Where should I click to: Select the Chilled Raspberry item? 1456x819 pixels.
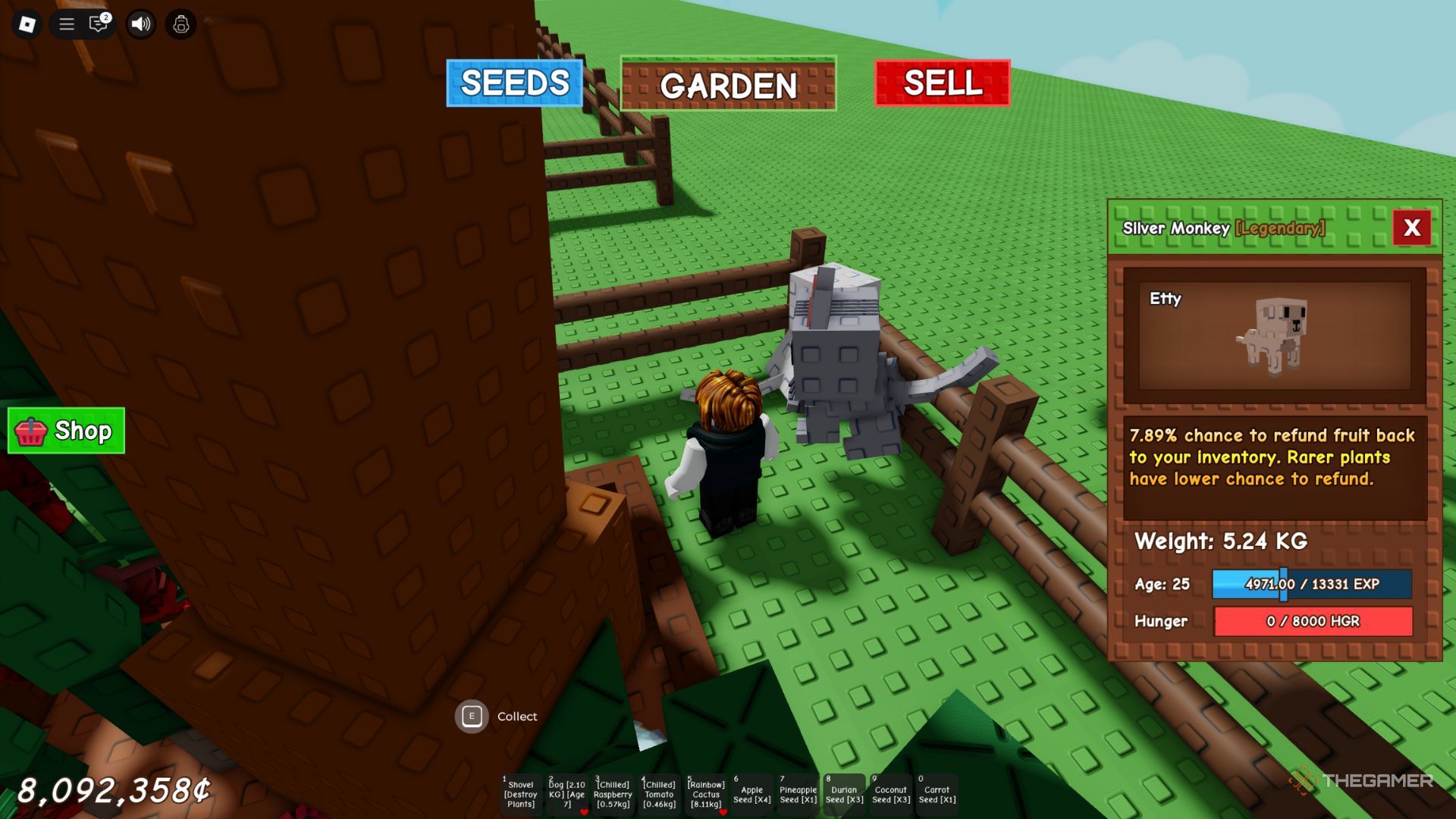point(614,792)
